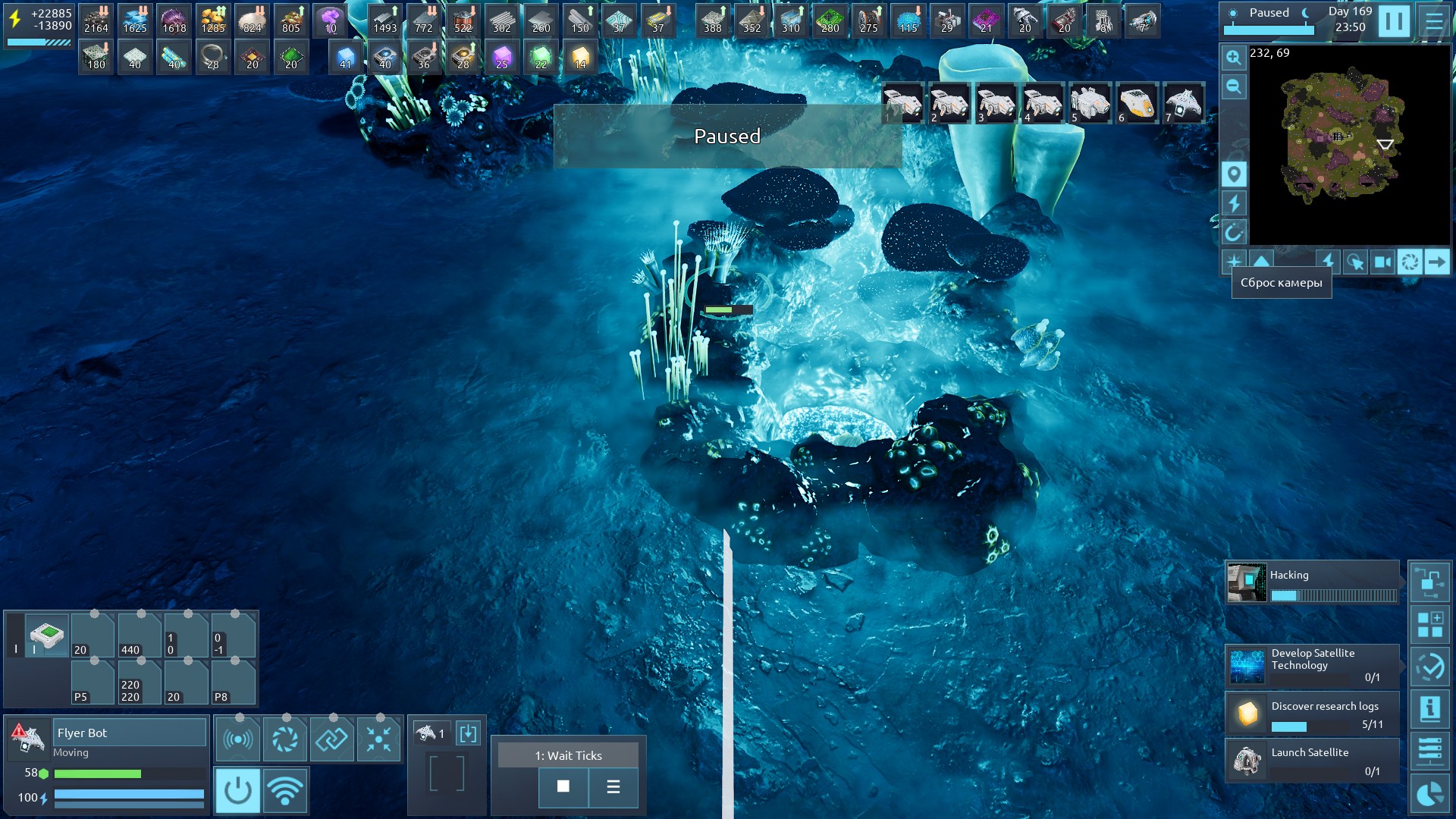Image resolution: width=1456 pixels, height=819 pixels.
Task: Activate the highlighted camera reset button
Action: pos(1410,262)
